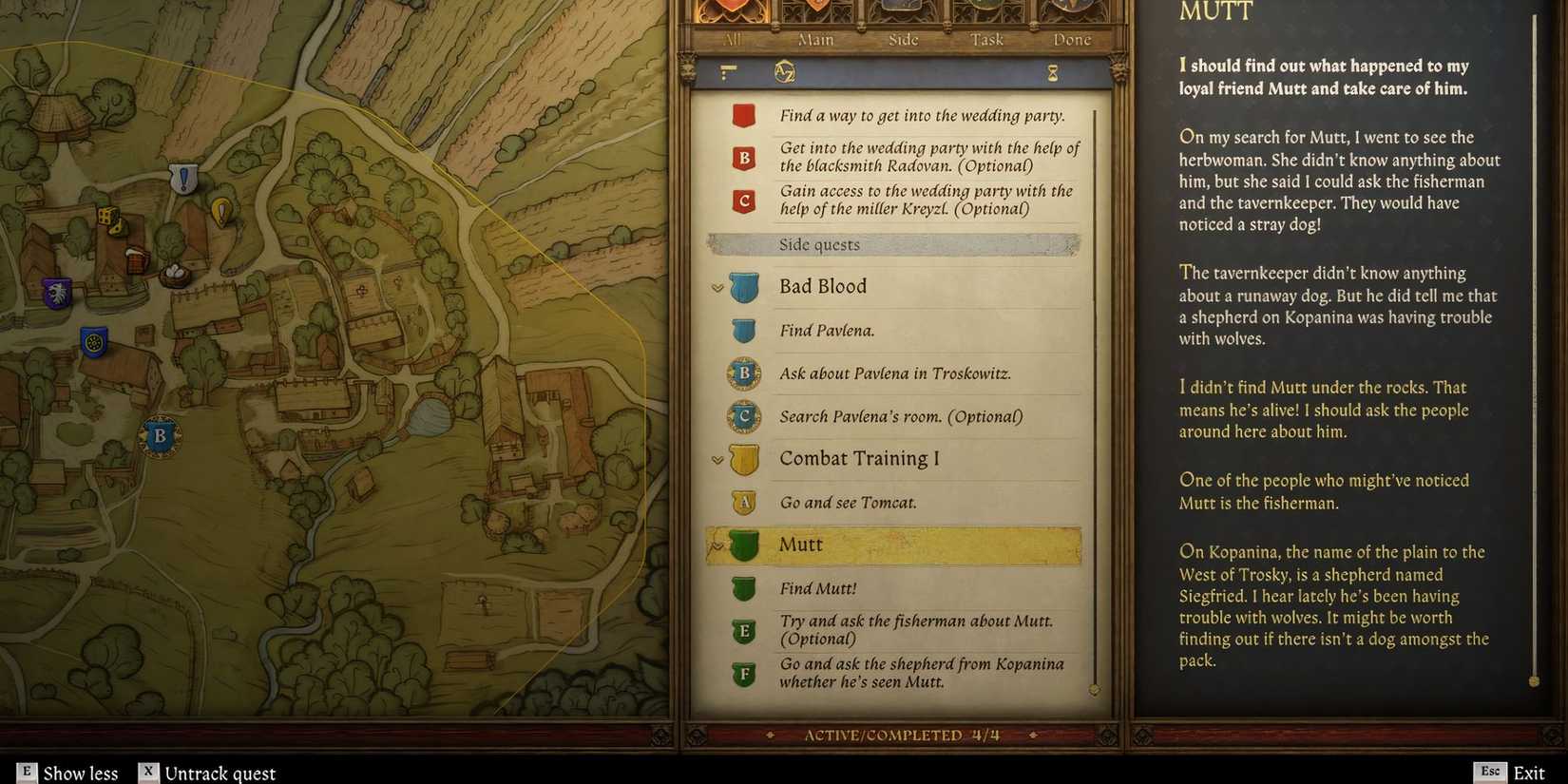Click the blue wheel shield marker on the map
1568x784 pixels.
pyautogui.click(x=92, y=339)
